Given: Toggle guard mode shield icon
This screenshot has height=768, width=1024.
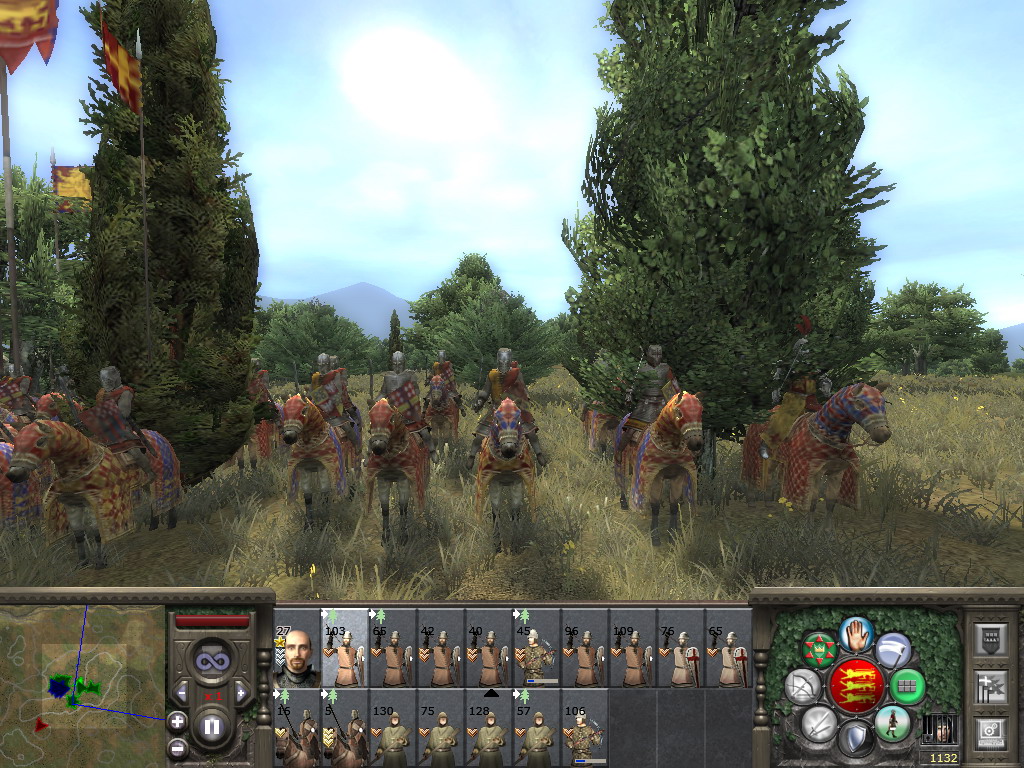Looking at the screenshot, I should [x=855, y=739].
